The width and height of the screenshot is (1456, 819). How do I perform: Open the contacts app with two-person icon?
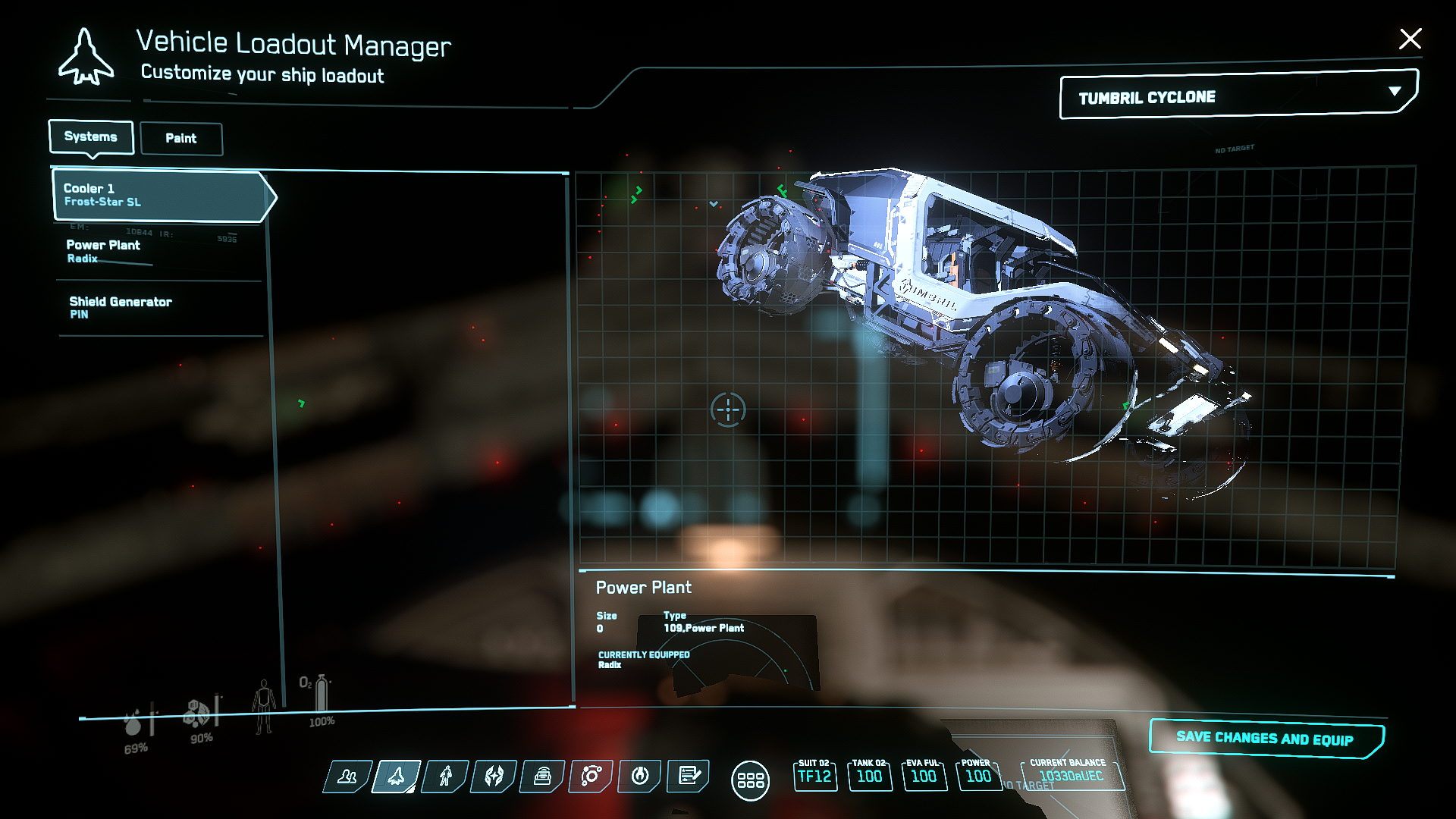click(x=347, y=777)
